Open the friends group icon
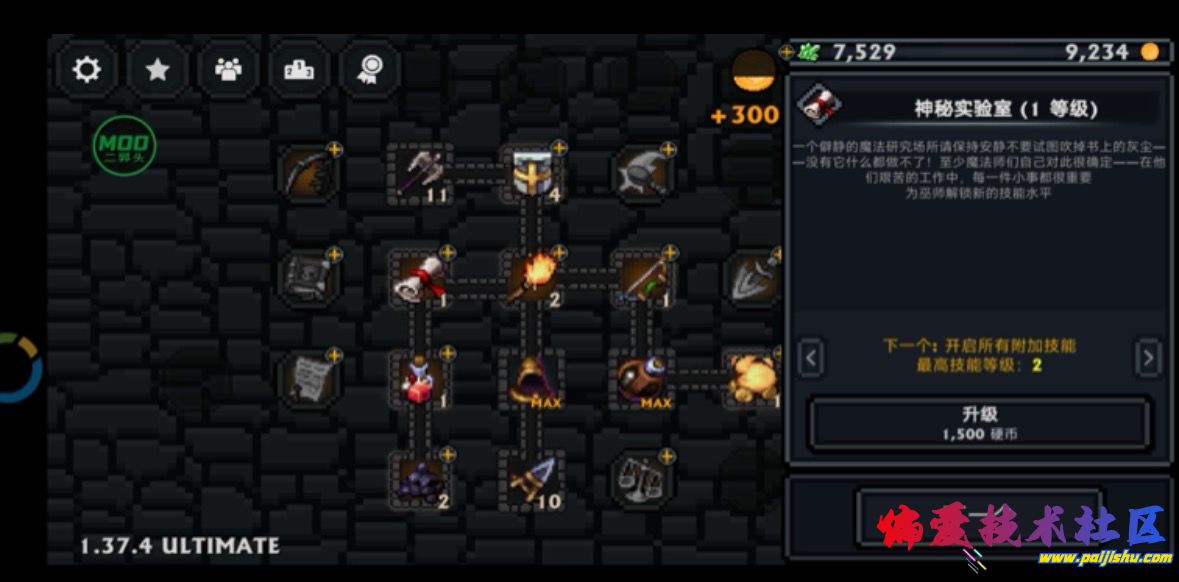 pos(229,69)
